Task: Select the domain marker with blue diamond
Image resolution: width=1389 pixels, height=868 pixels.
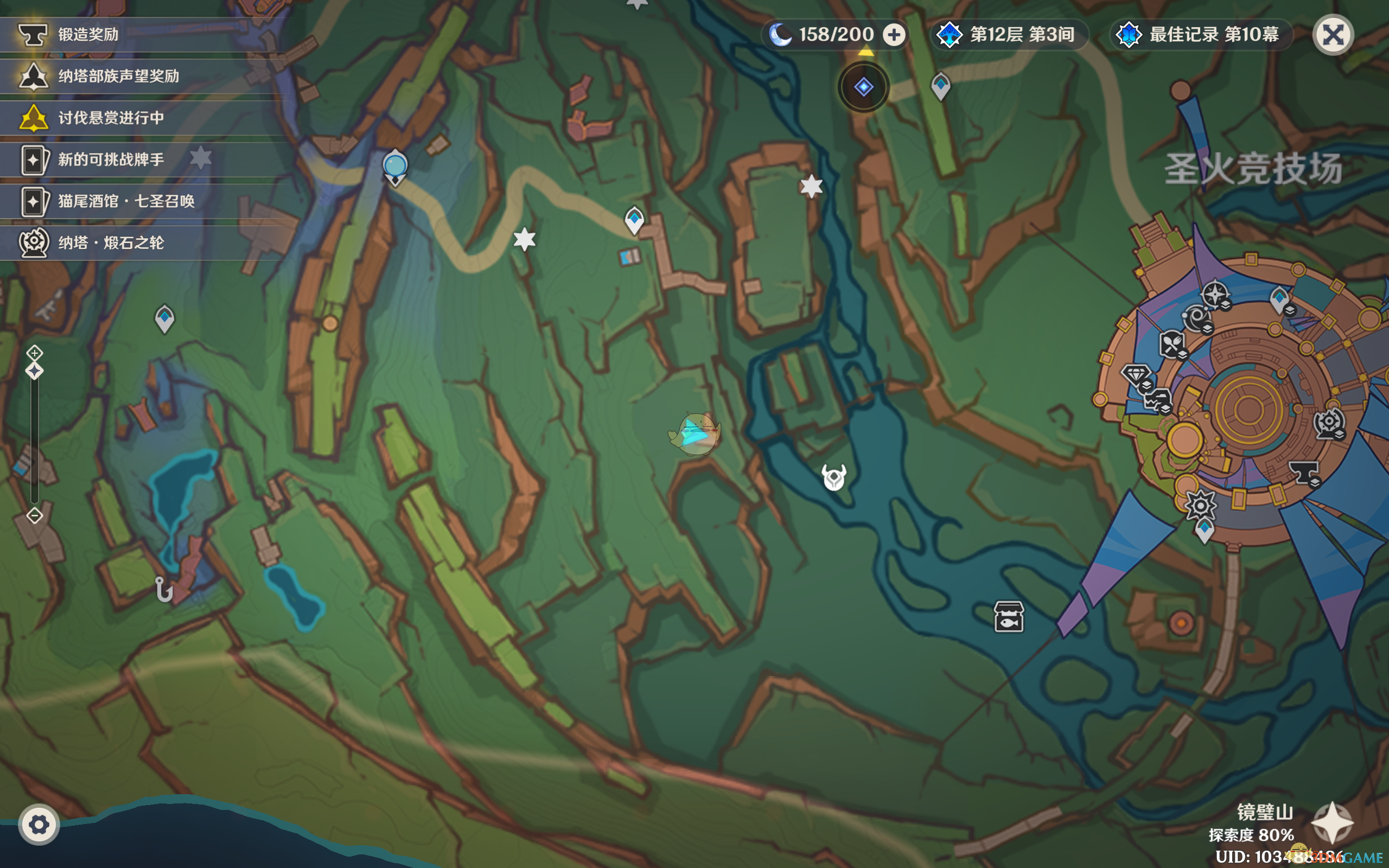Action: click(863, 87)
